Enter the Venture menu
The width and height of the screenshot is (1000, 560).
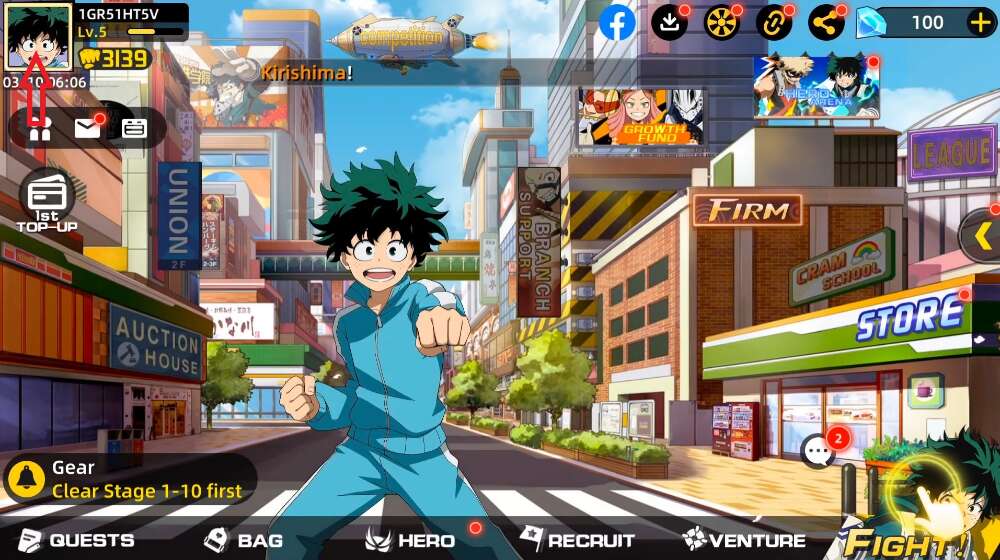pos(745,541)
